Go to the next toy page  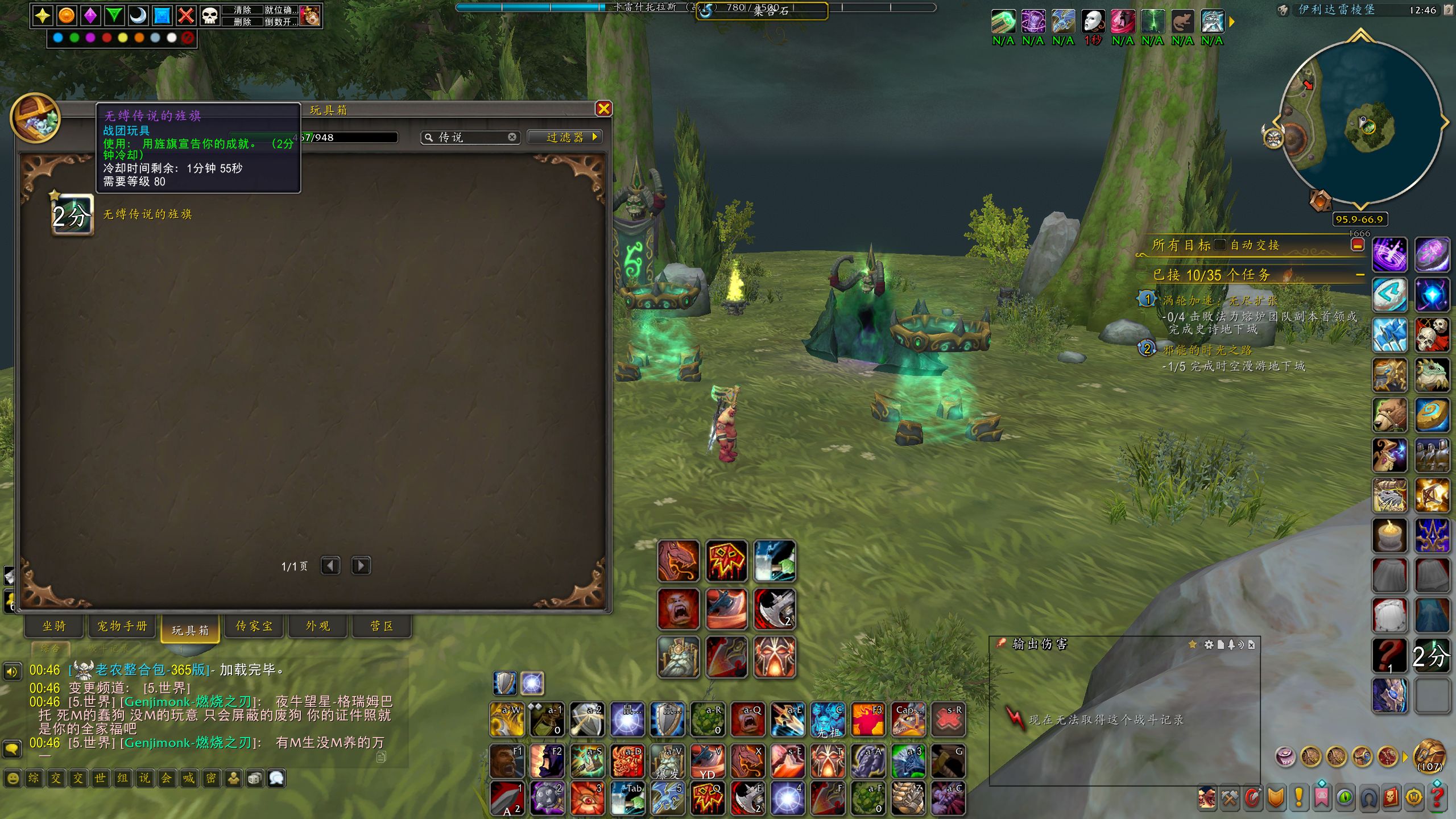click(361, 566)
